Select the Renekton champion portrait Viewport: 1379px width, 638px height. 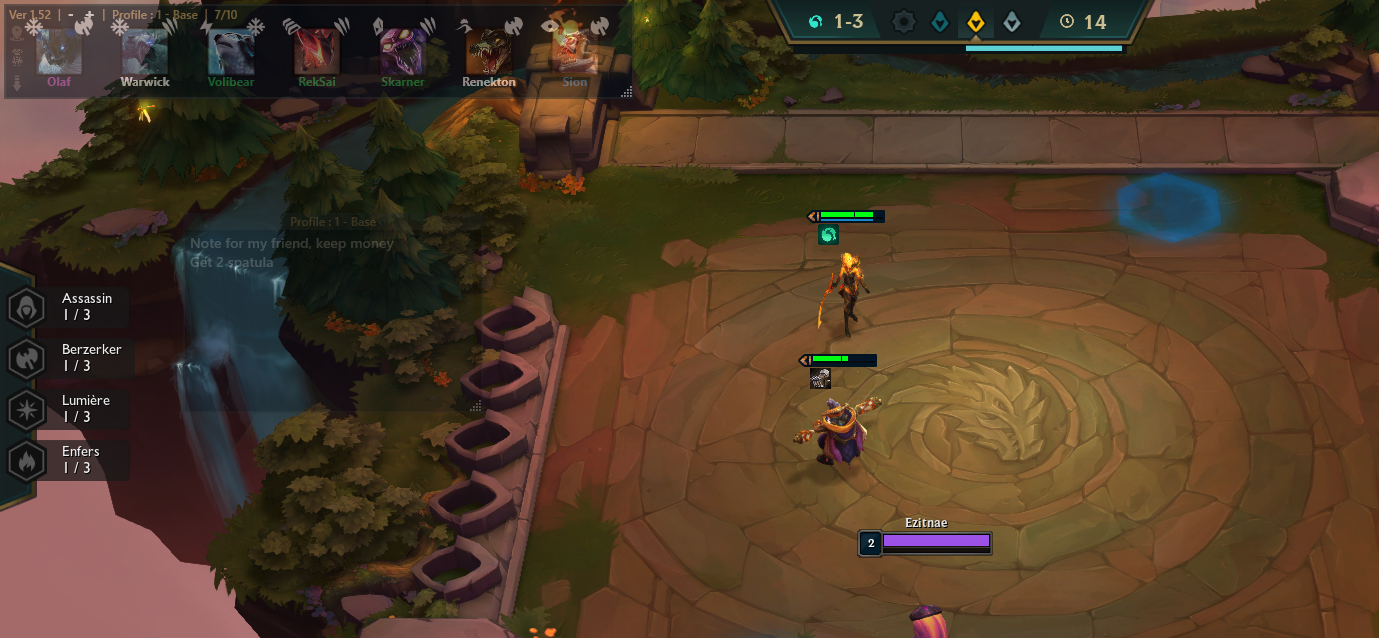coord(488,53)
